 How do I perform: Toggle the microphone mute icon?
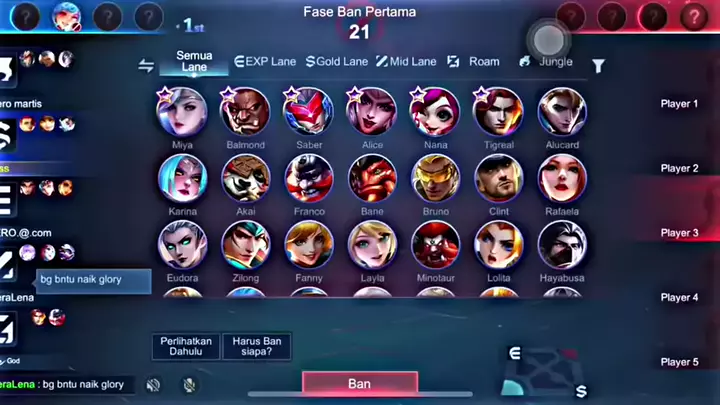click(189, 384)
